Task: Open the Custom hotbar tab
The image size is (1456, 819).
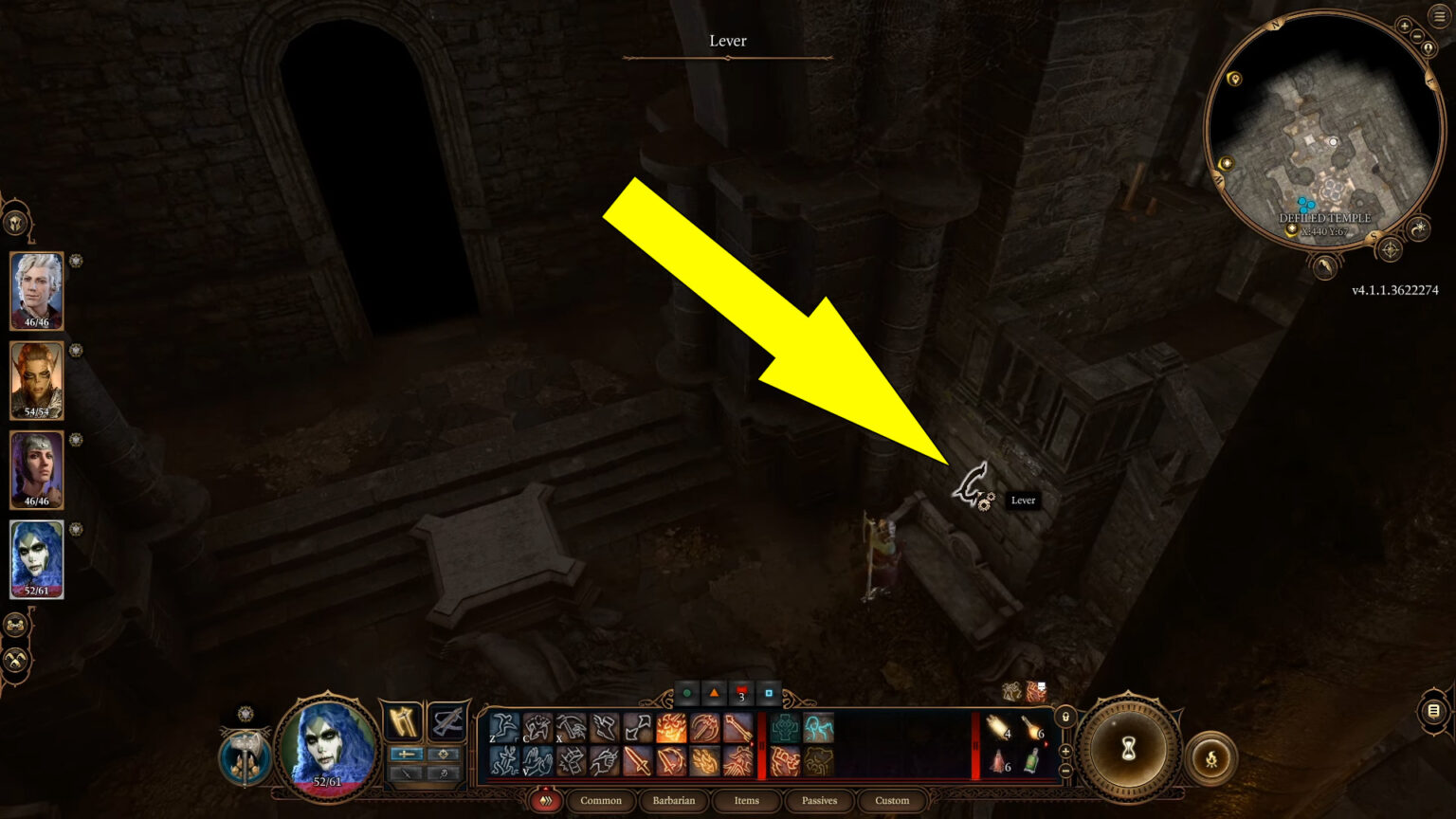Action: pos(891,801)
